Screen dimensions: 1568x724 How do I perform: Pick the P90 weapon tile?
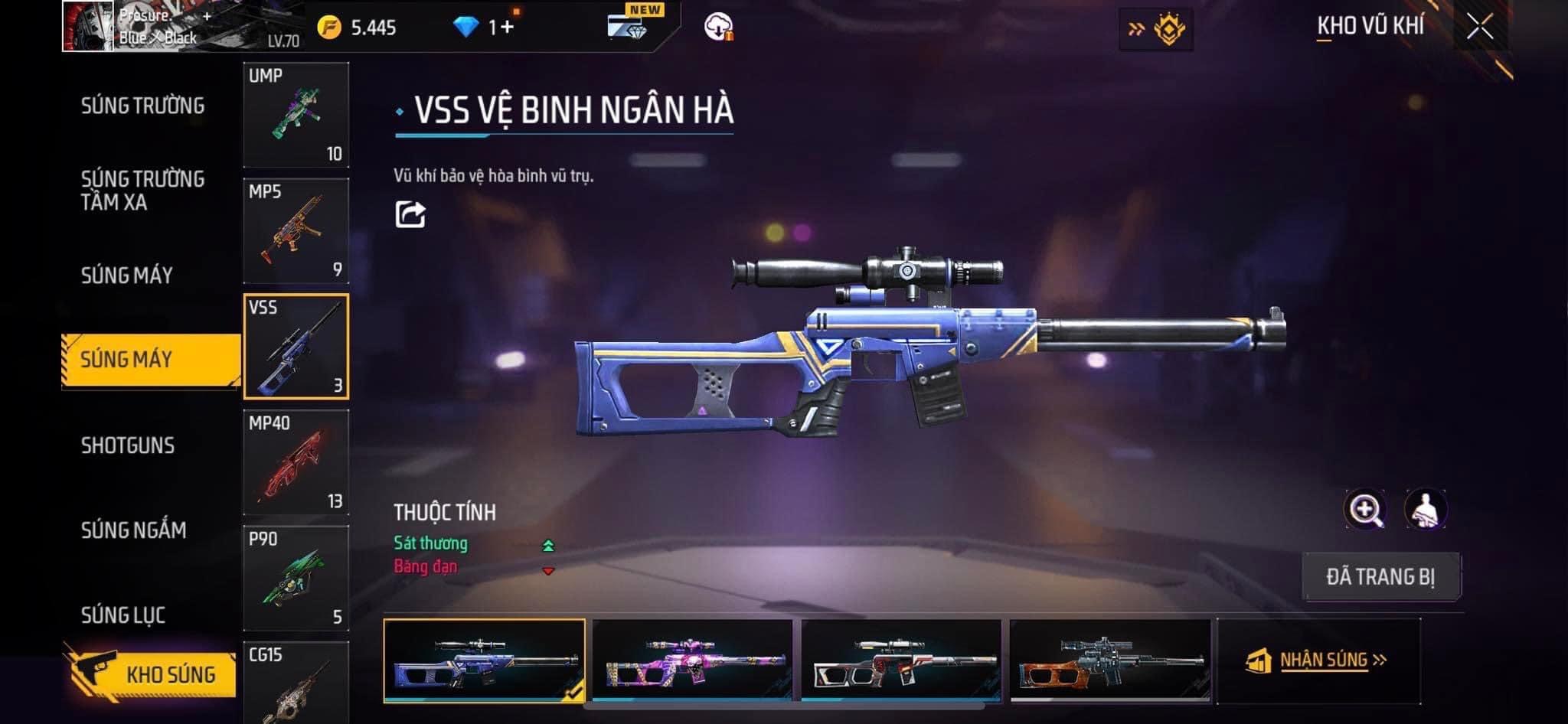click(296, 579)
